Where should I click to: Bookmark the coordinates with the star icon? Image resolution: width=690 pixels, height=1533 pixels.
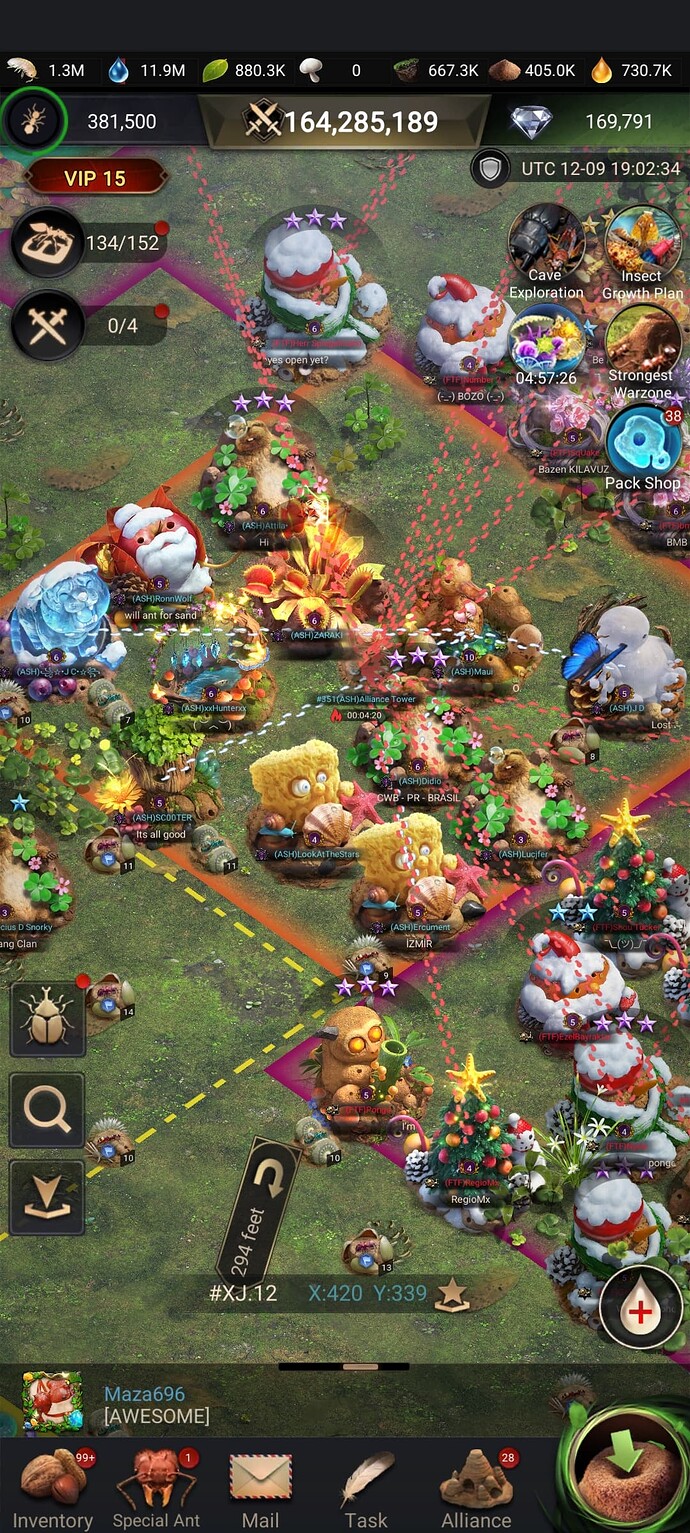452,1293
